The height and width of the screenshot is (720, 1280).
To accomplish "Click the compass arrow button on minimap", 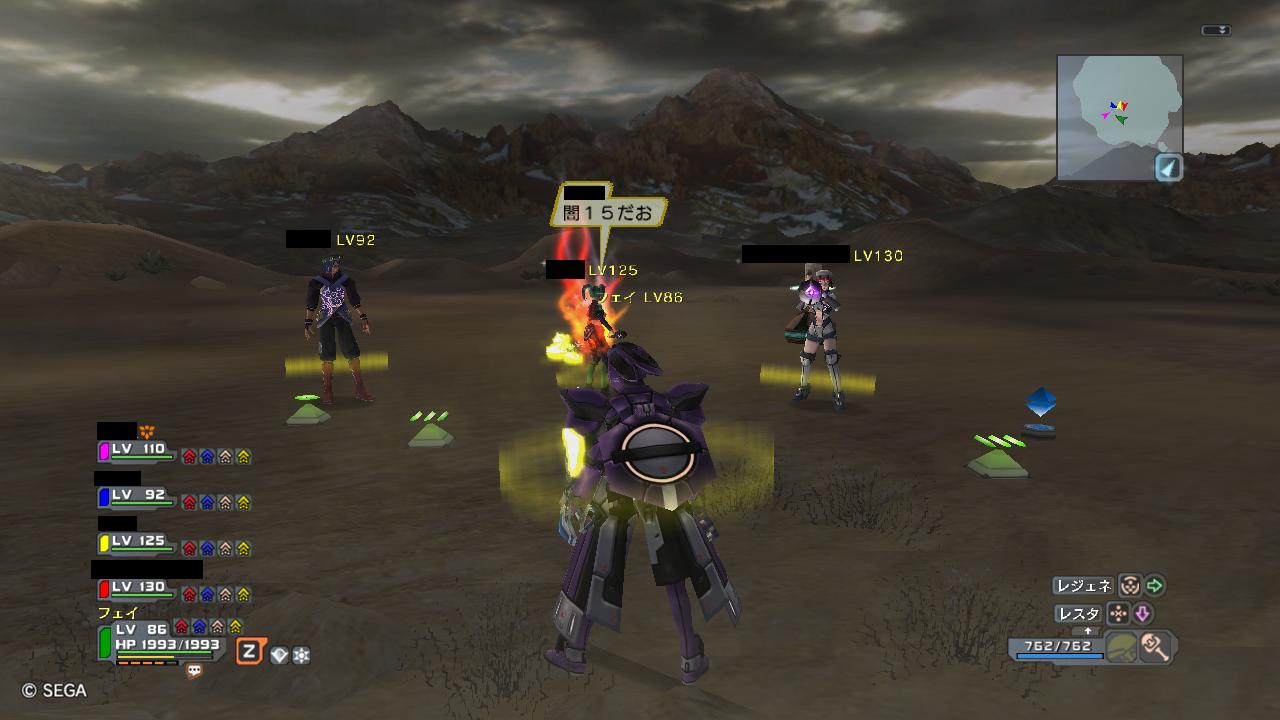I will (x=1168, y=167).
